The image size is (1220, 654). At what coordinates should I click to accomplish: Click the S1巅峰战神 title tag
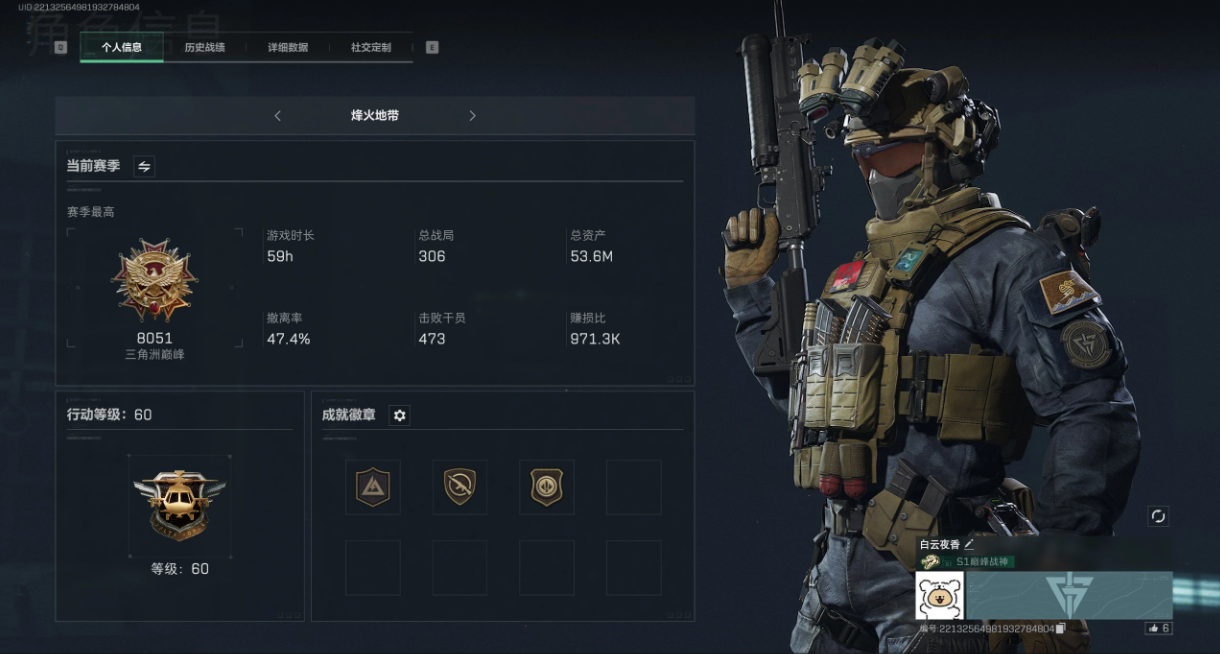(x=984, y=562)
